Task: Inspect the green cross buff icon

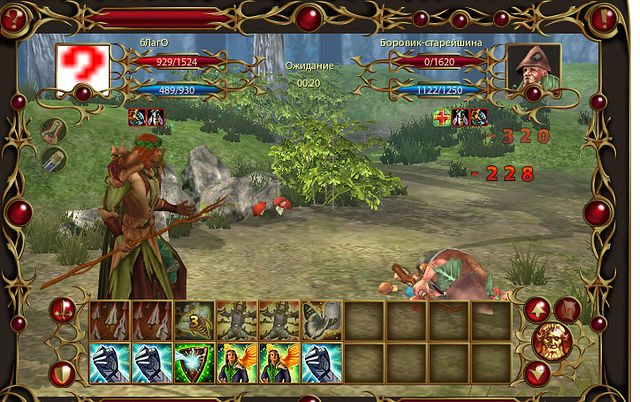Action: tap(443, 117)
